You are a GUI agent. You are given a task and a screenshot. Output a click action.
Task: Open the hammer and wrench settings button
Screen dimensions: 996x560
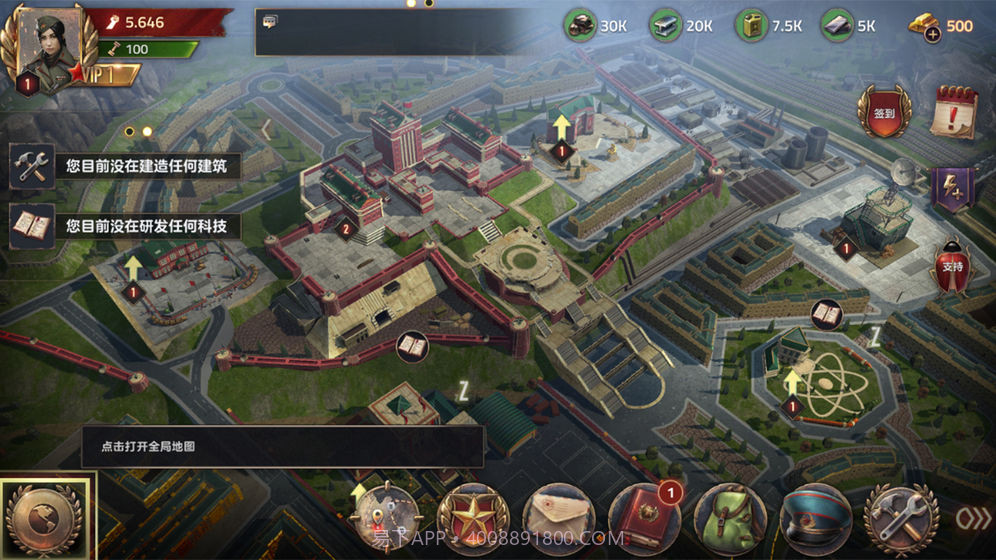click(x=901, y=518)
